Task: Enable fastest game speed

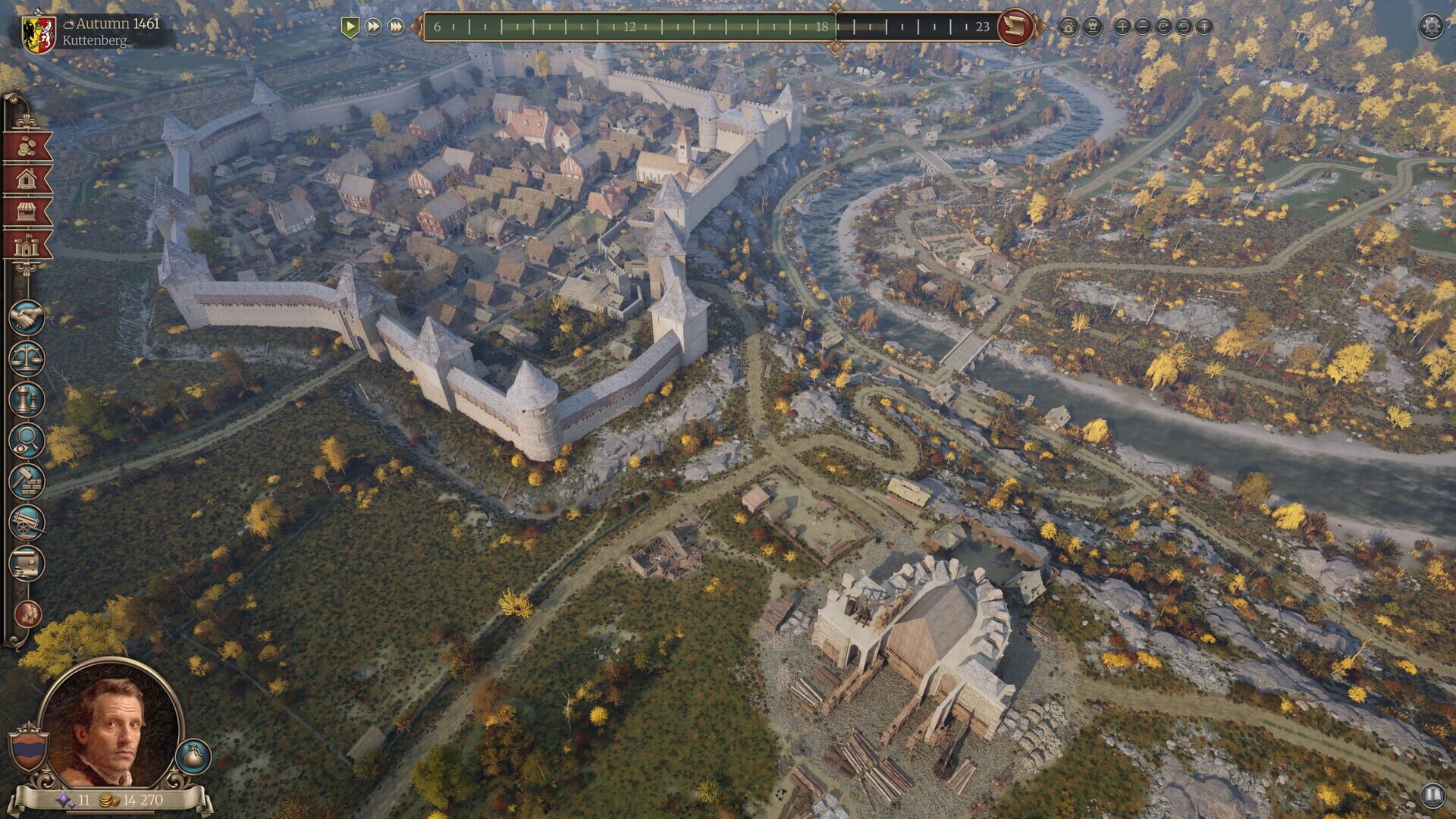Action: tap(397, 27)
